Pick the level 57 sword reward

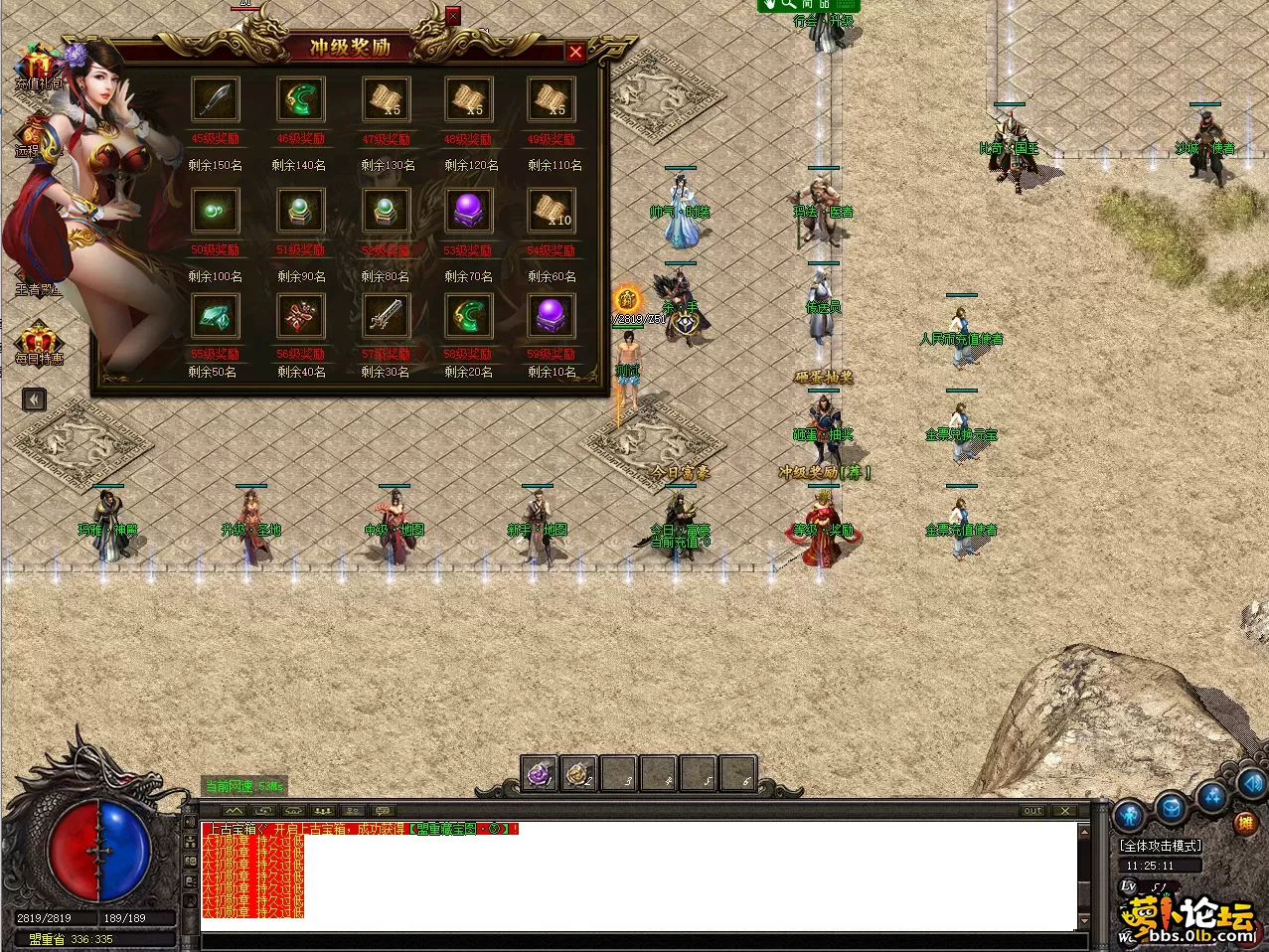tap(385, 317)
